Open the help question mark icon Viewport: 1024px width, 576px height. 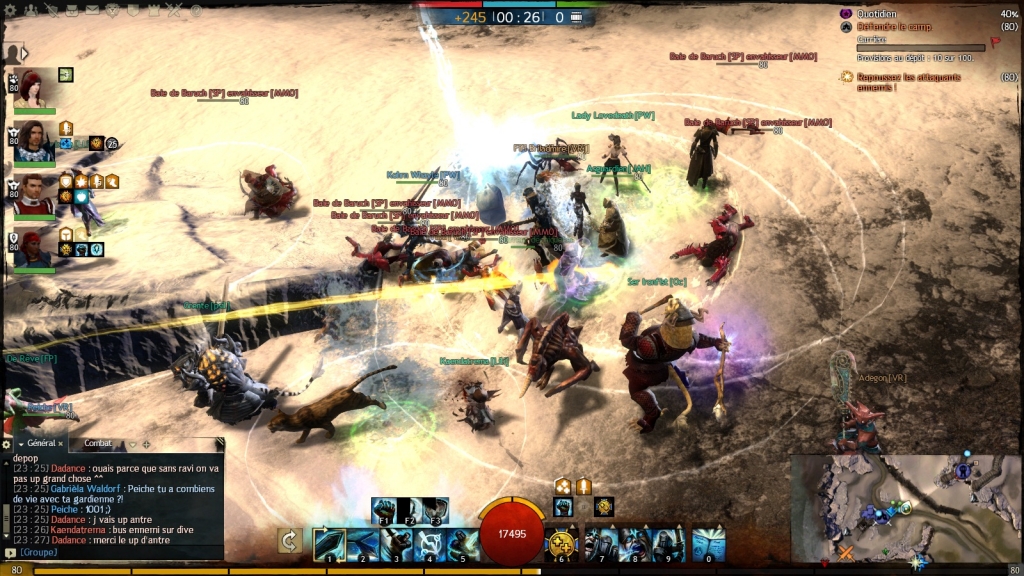196,9
